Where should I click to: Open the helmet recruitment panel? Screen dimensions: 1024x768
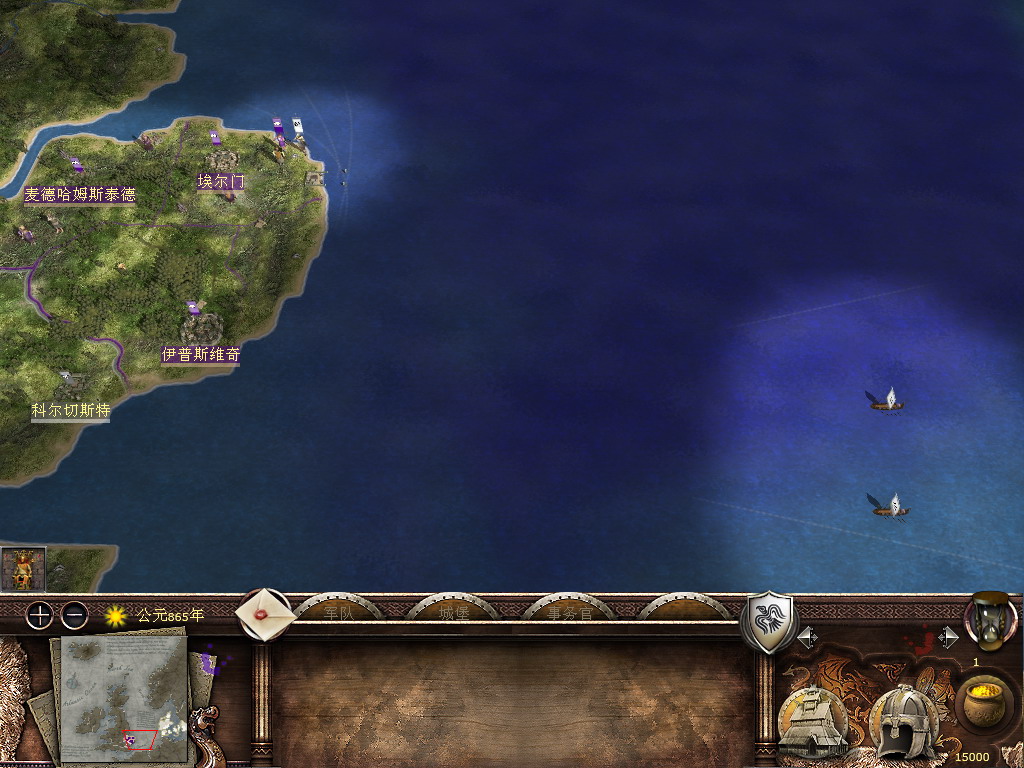[903, 722]
